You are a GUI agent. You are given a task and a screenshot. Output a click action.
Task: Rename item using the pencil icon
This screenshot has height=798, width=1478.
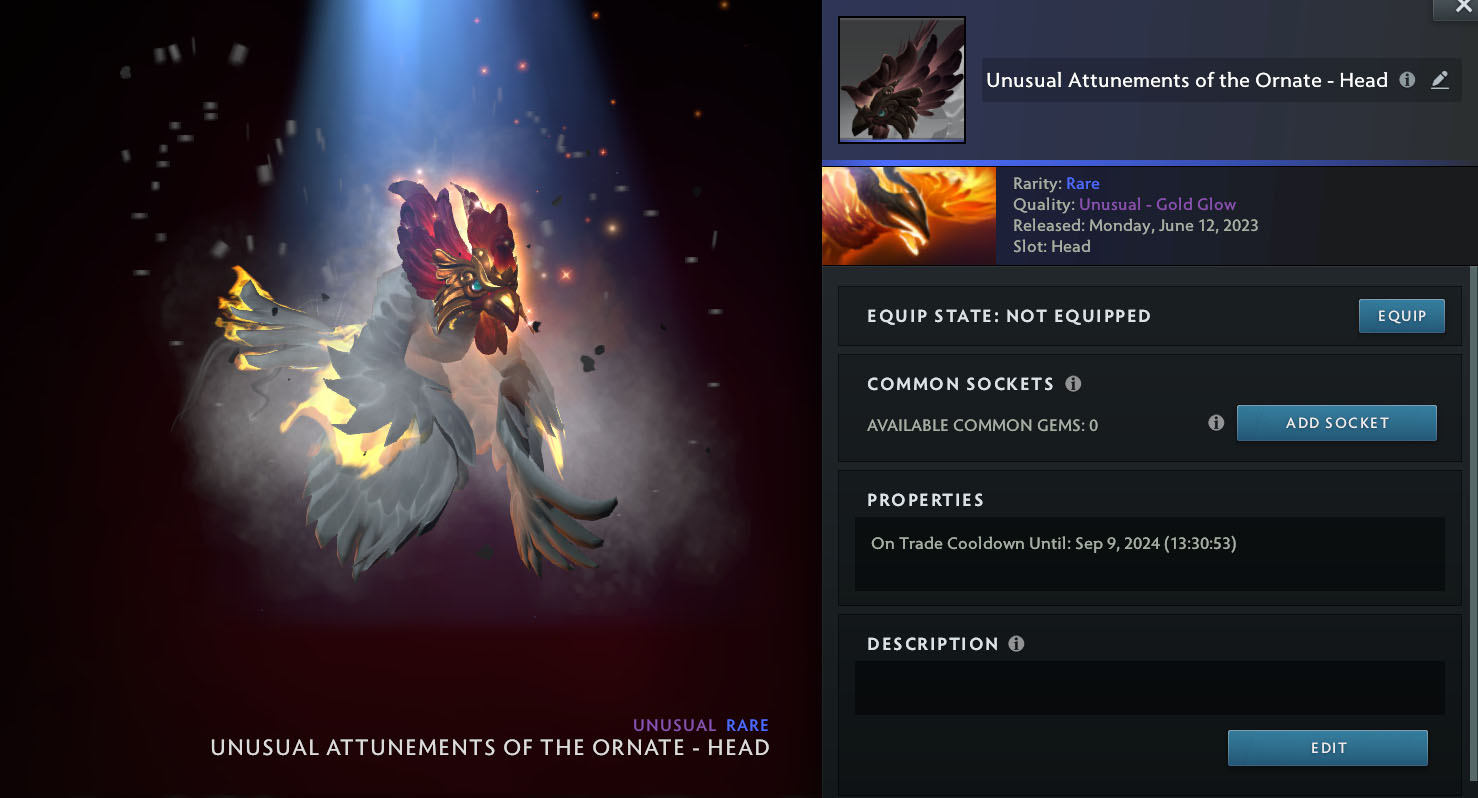coord(1440,80)
